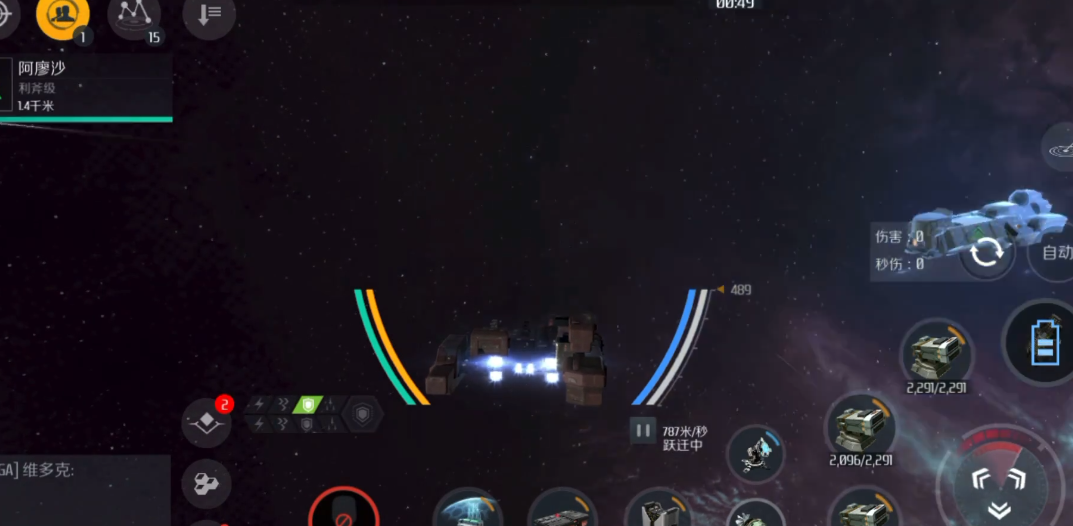Open the layered icon with red badge
1073x526 pixels.
point(206,423)
